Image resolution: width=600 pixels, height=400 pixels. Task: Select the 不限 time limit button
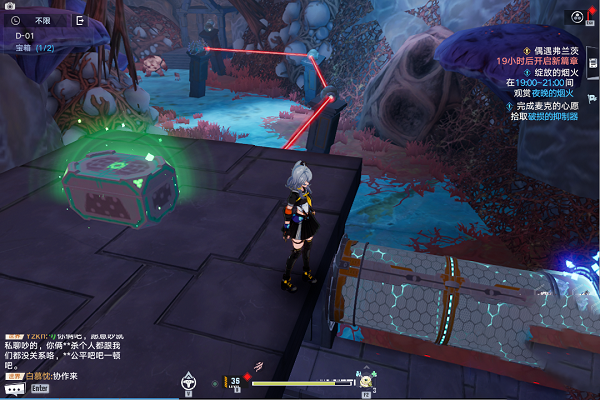(42, 19)
